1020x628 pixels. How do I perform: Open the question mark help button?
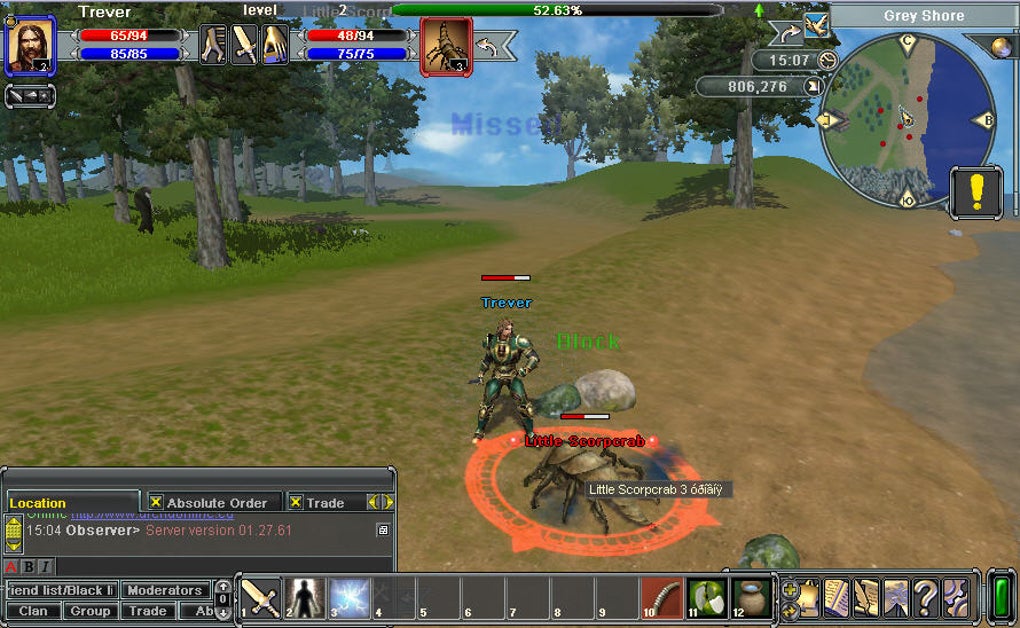926,598
